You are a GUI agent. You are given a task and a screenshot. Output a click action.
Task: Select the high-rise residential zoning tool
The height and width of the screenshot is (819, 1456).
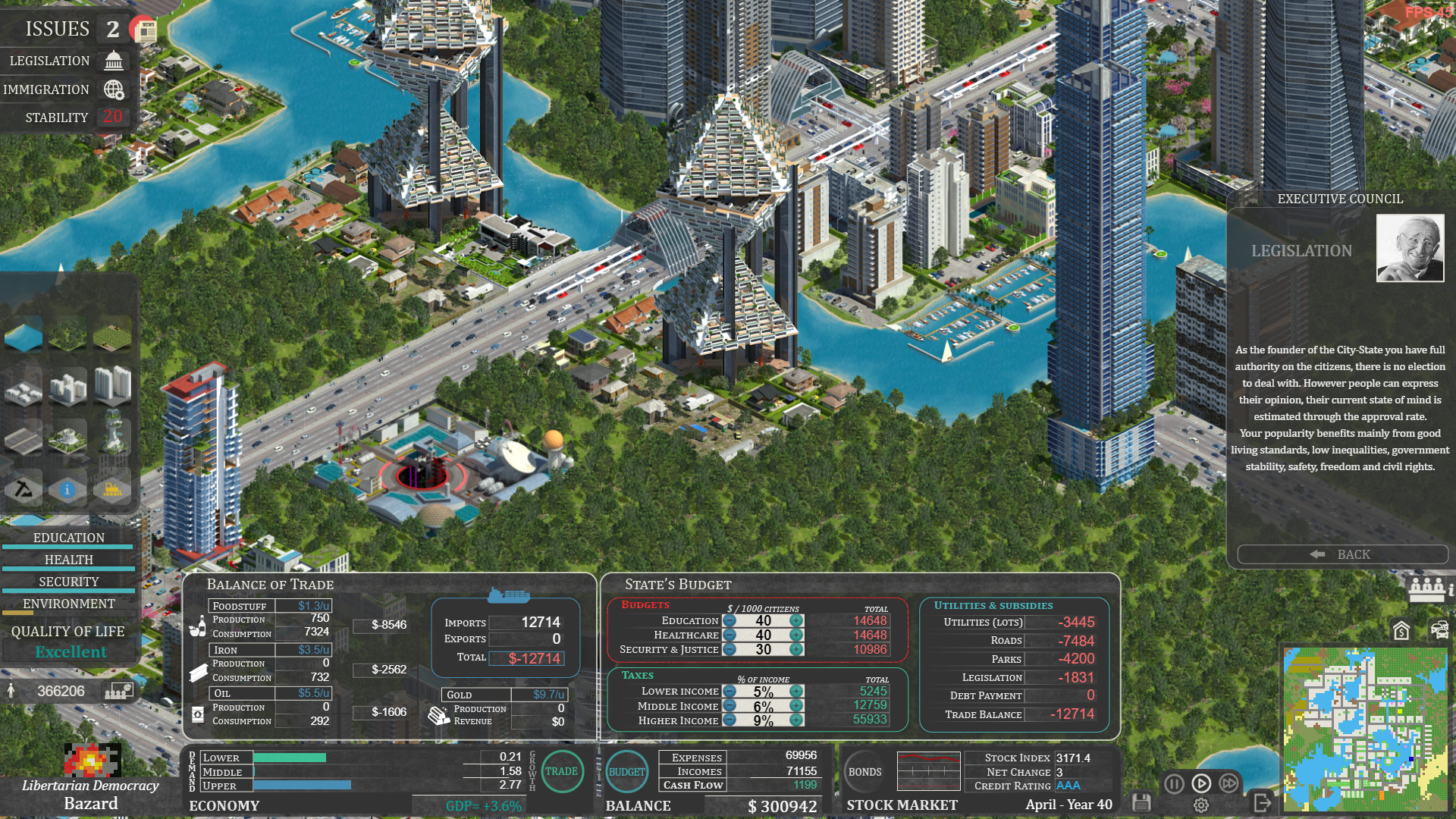tap(111, 387)
